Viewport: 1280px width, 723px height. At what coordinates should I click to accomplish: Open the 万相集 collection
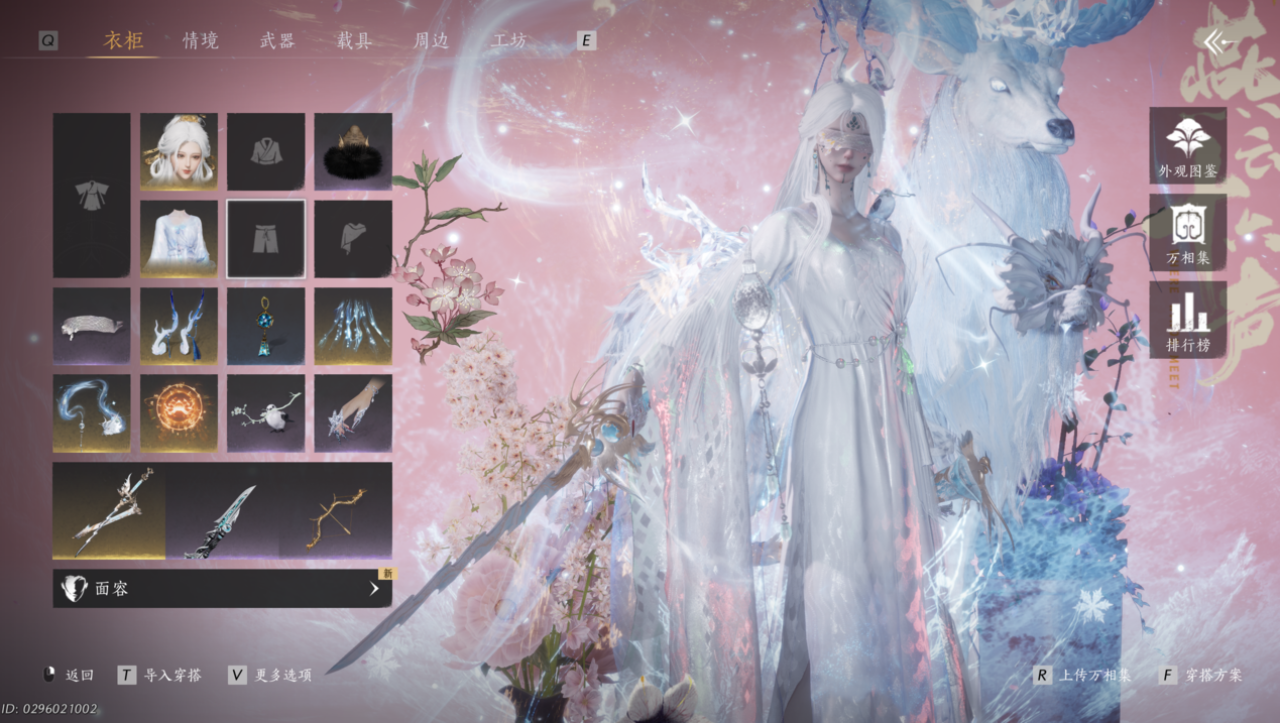1188,233
